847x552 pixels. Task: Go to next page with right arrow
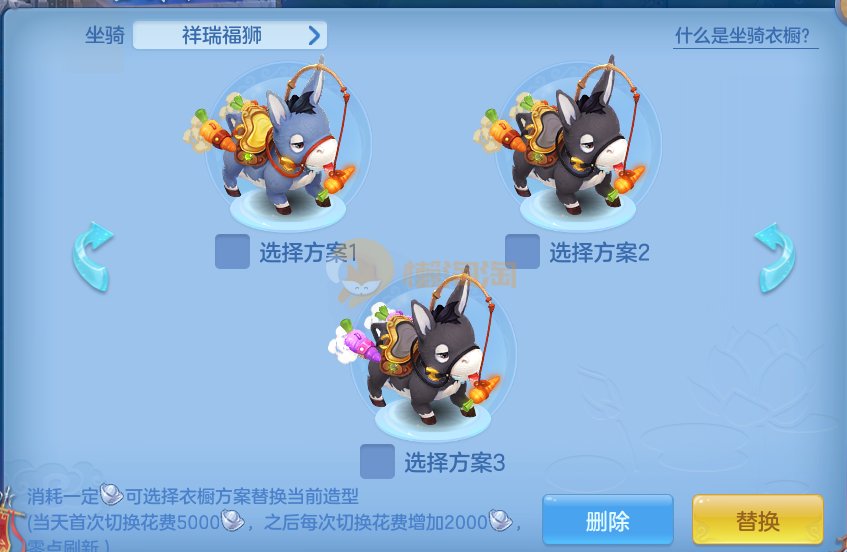774,258
